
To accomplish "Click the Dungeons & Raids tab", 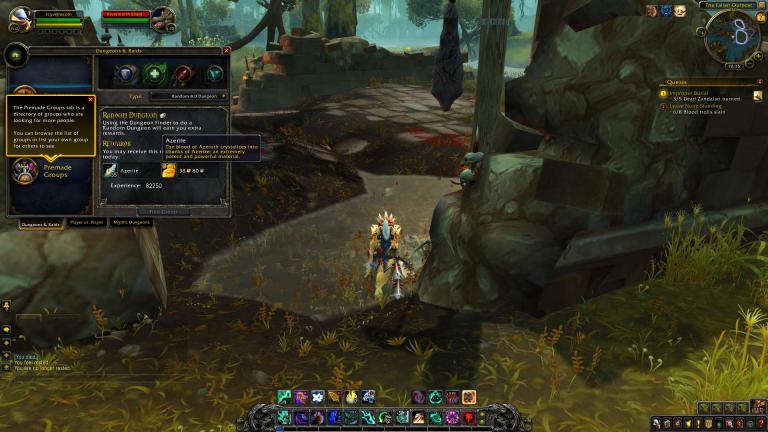I will click(x=40, y=222).
